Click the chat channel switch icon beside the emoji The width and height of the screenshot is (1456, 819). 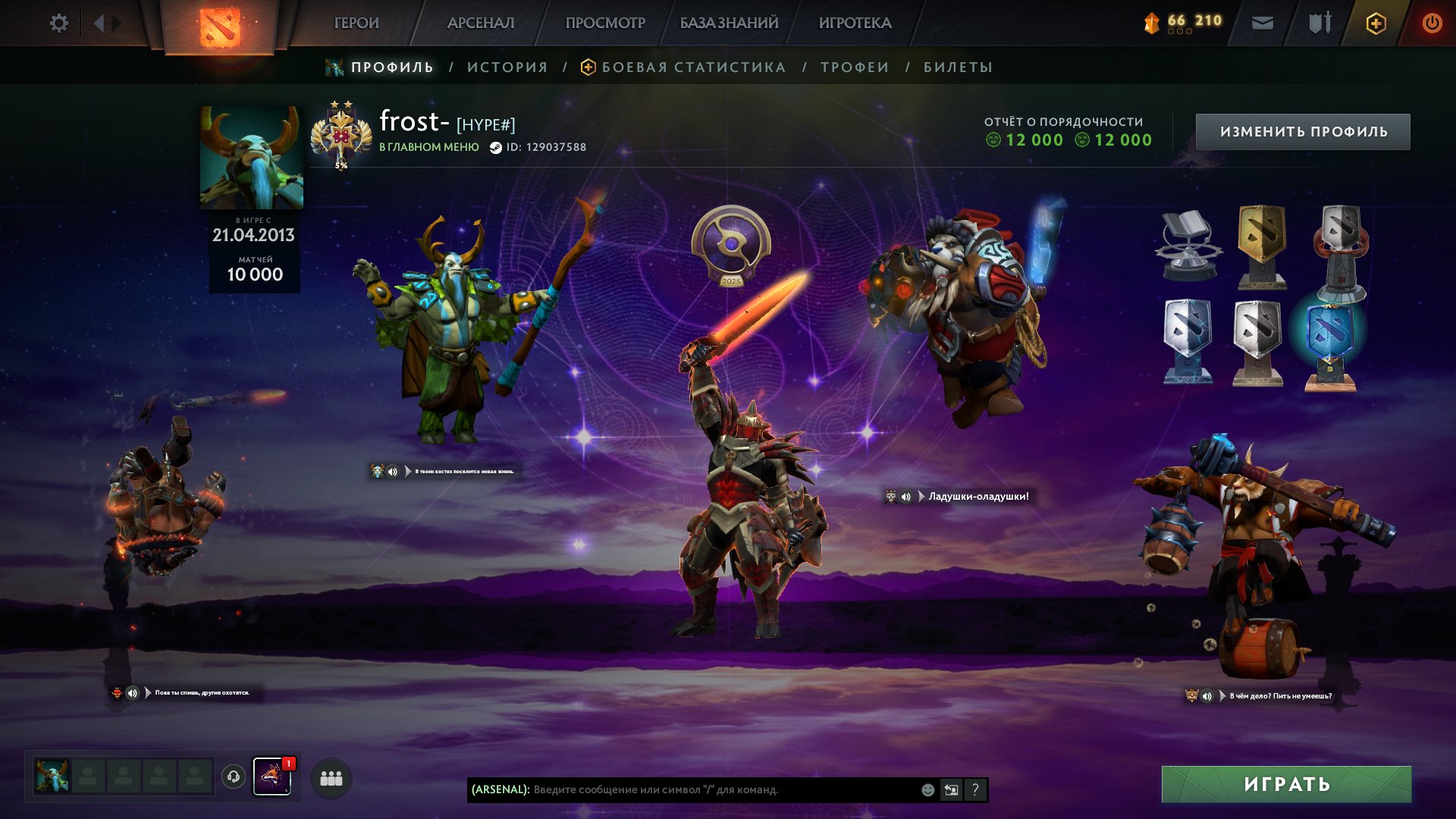click(951, 790)
